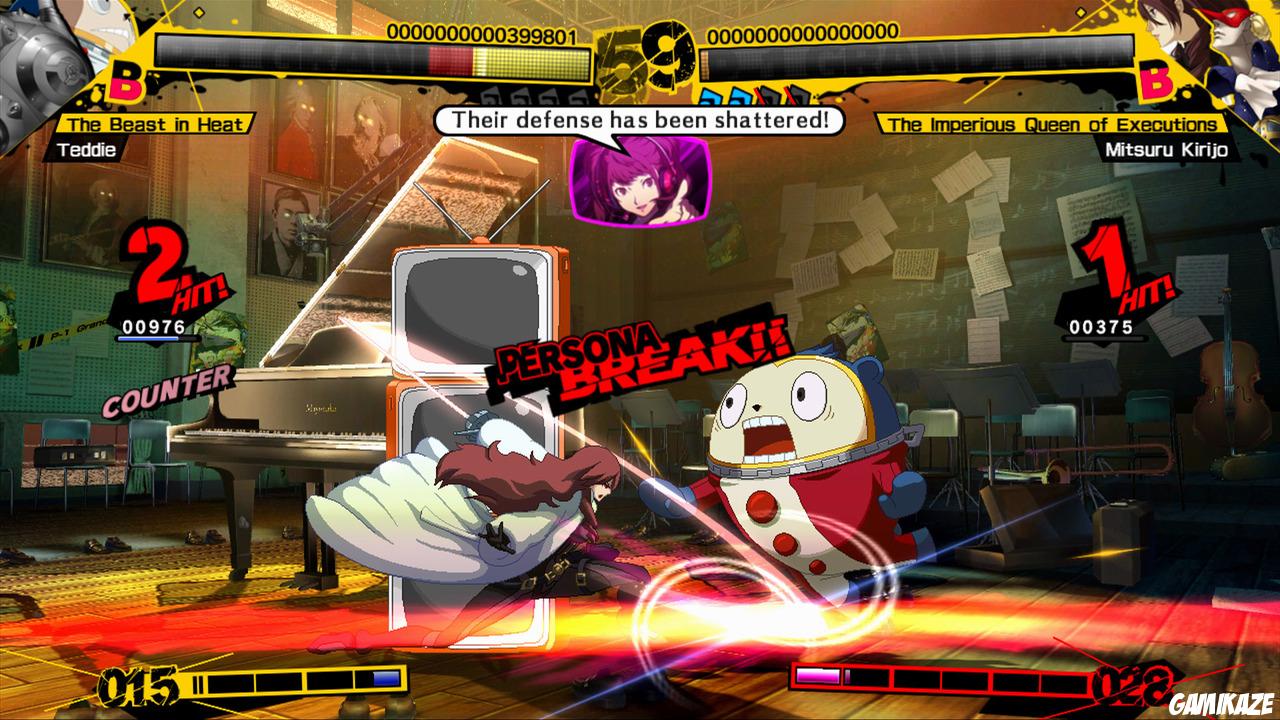1280x720 pixels.
Task: Click the message 'Their defense has been shattered!'
Action: (x=640, y=120)
